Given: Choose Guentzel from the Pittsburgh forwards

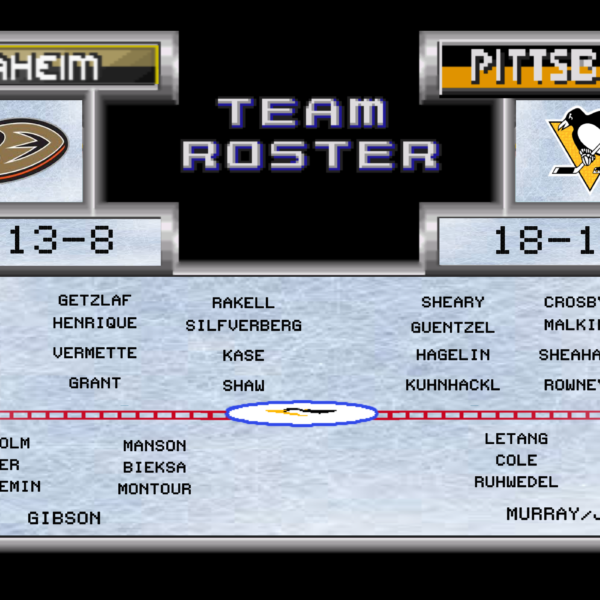Looking at the screenshot, I should pos(453,327).
